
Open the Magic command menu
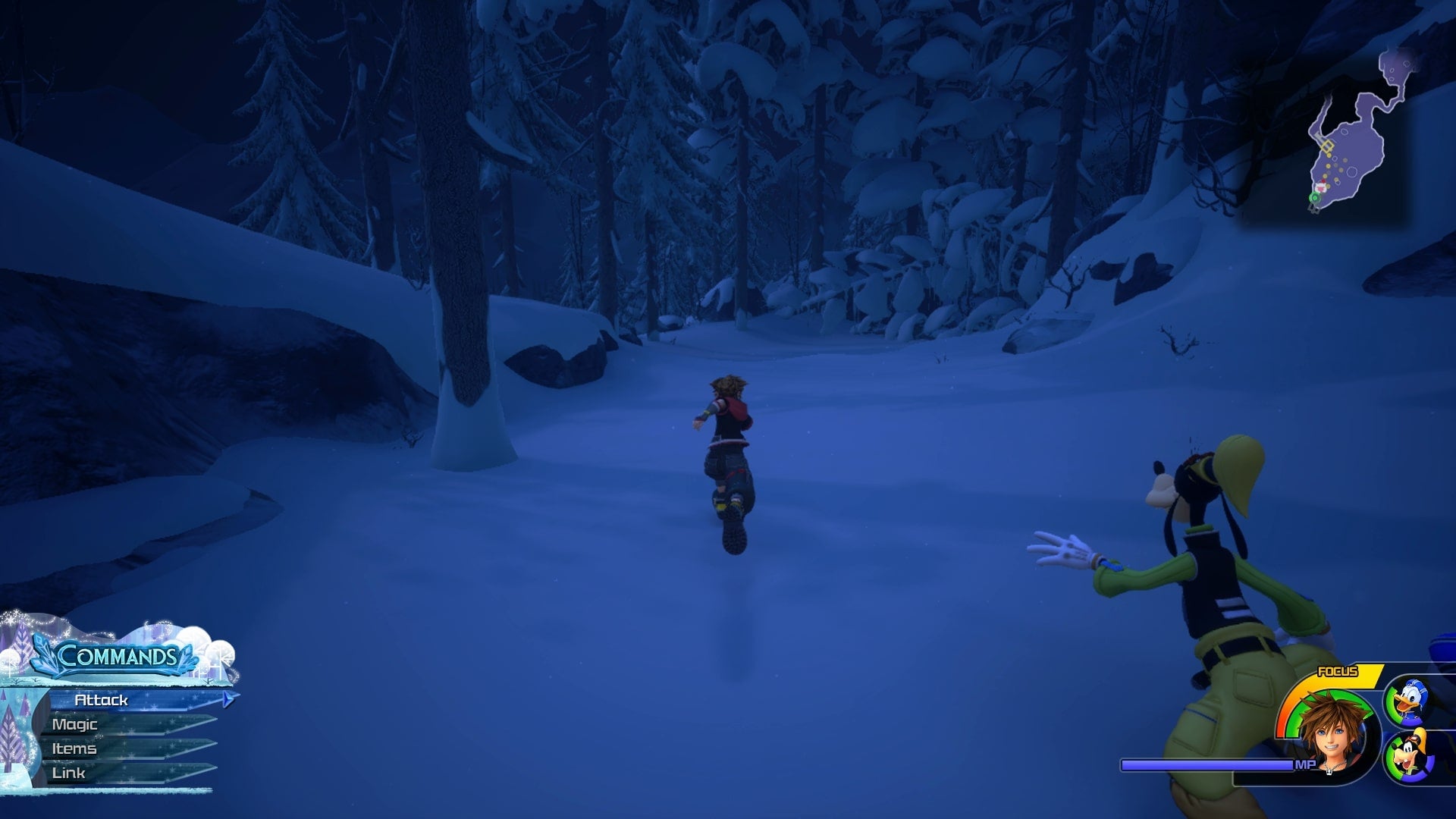(74, 725)
